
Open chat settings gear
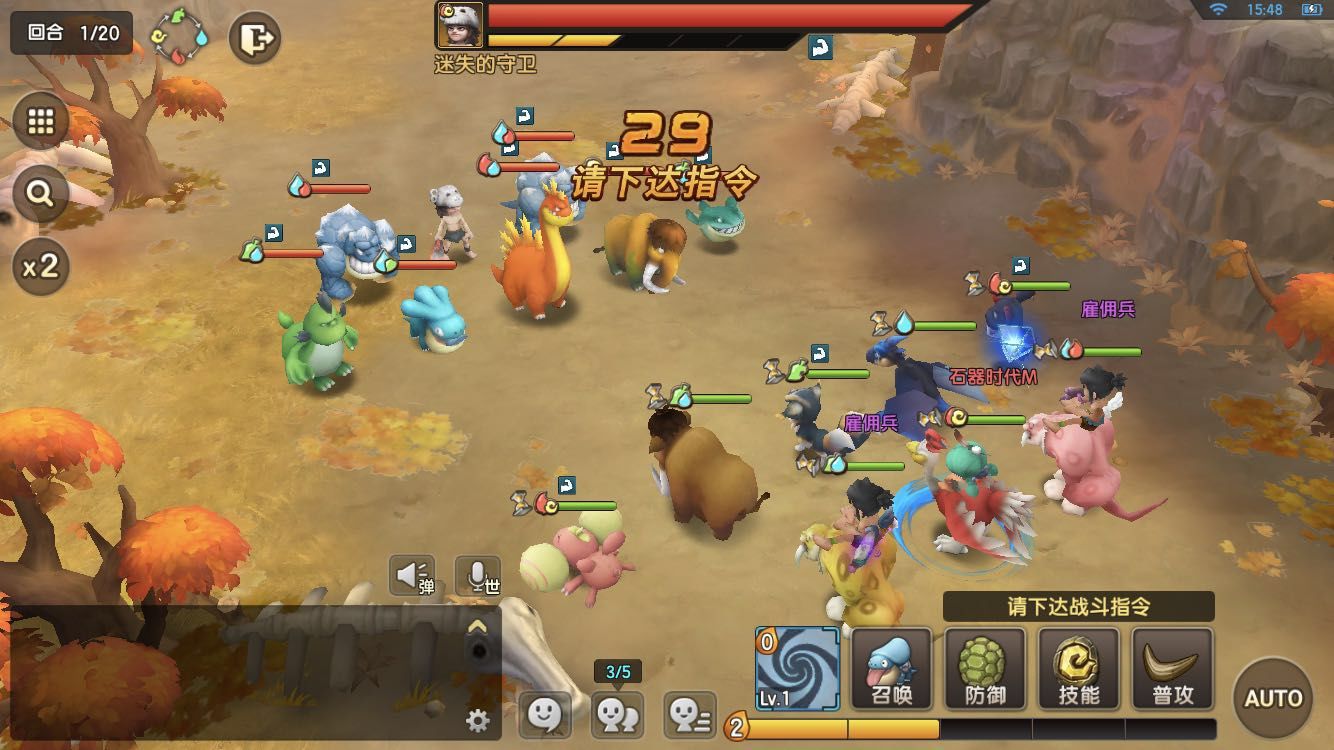(478, 719)
